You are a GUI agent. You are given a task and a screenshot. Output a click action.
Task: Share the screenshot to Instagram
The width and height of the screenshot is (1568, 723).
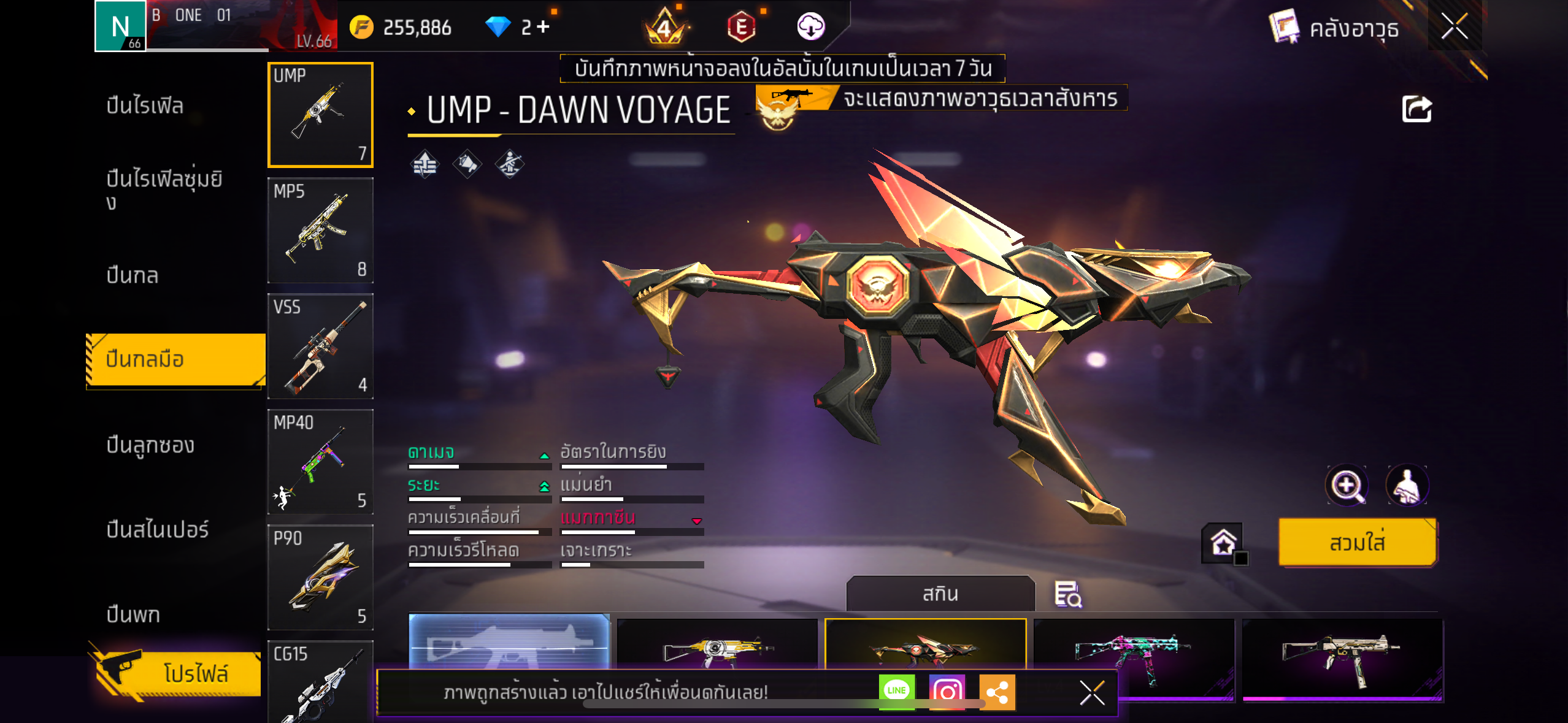click(947, 691)
